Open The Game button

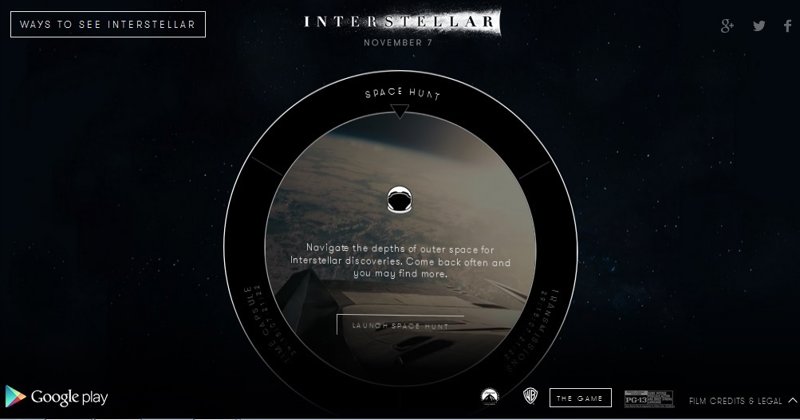tap(580, 398)
